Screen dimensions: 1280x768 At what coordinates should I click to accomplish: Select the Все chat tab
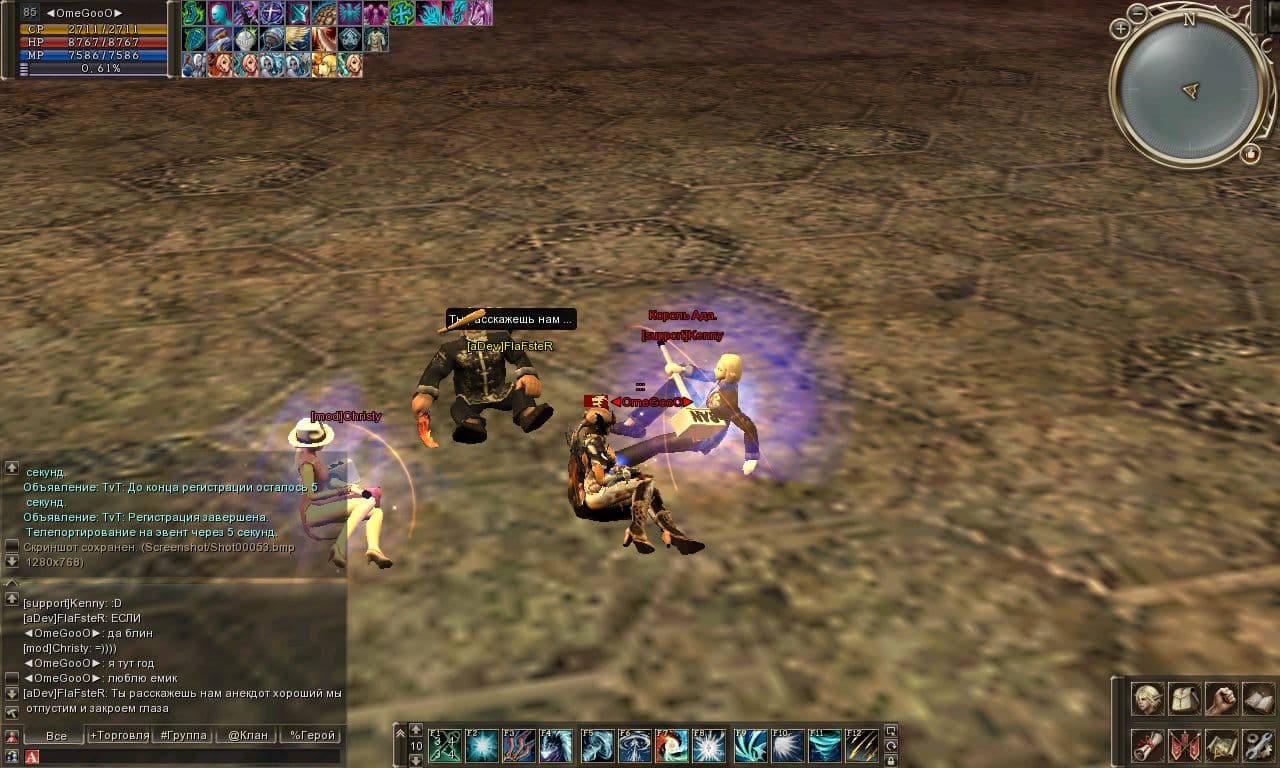pos(58,736)
